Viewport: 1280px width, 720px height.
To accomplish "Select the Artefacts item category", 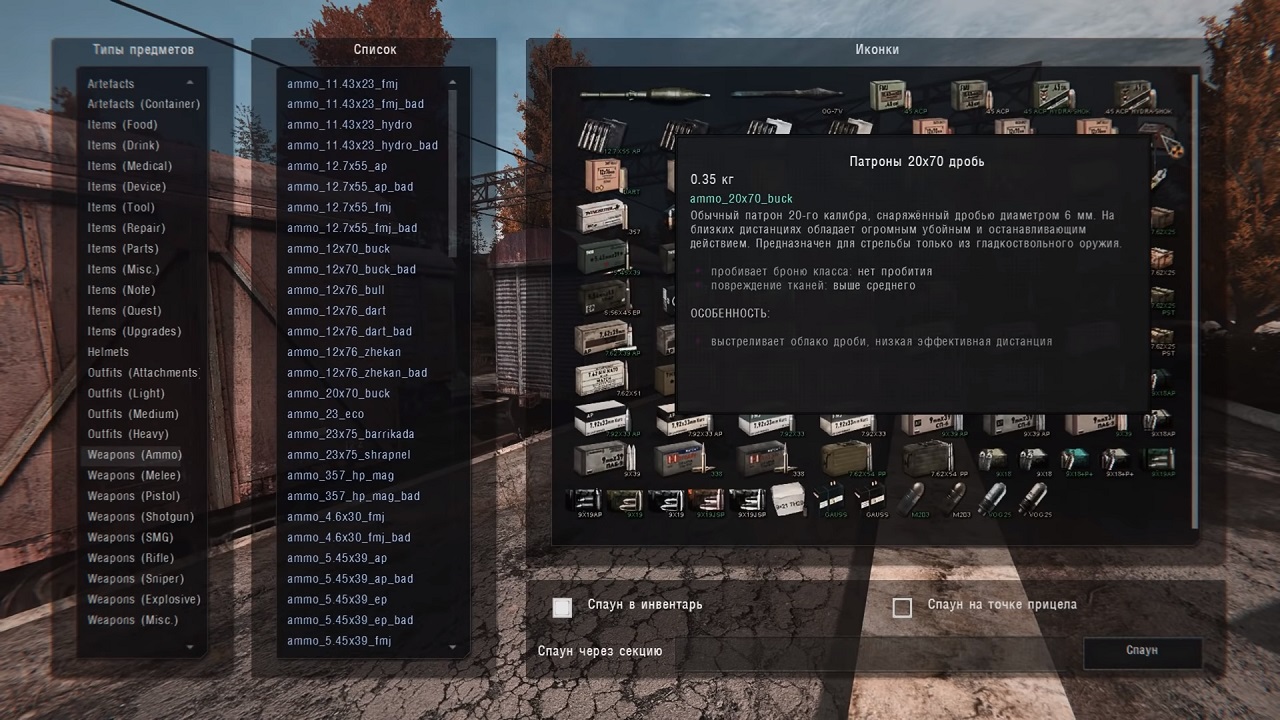I will (110, 84).
